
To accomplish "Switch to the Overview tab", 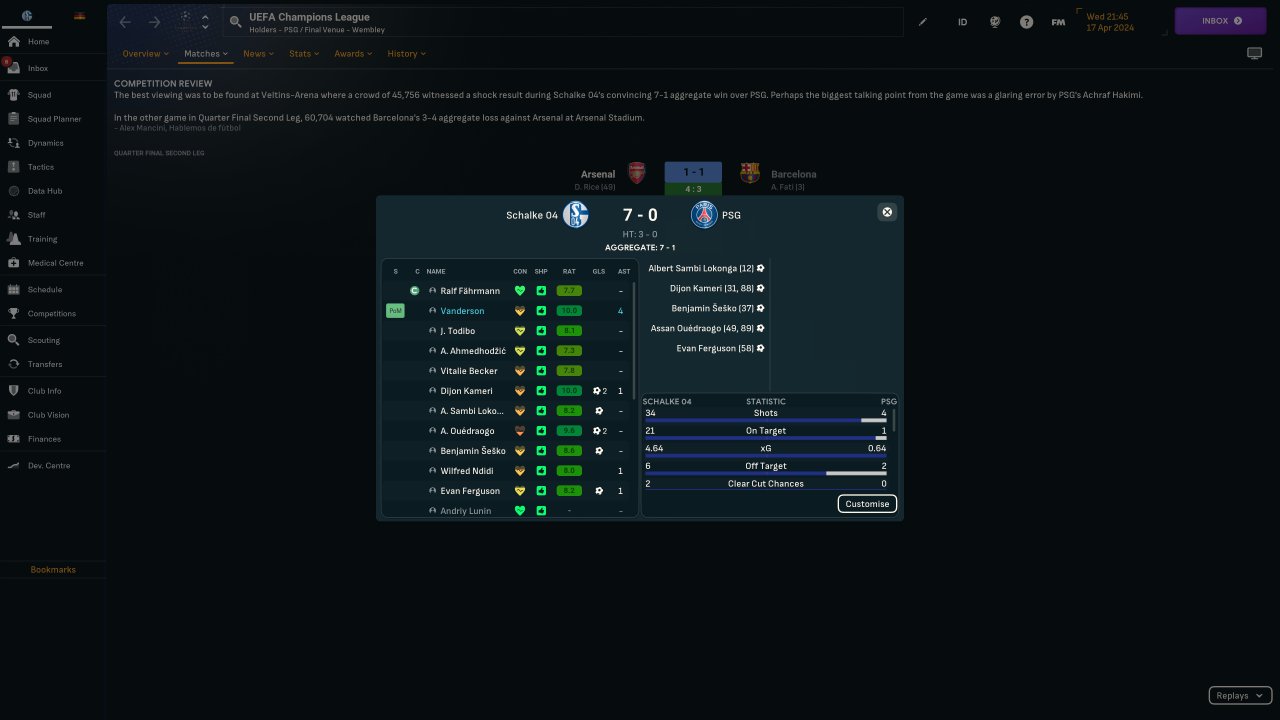I will tap(145, 54).
